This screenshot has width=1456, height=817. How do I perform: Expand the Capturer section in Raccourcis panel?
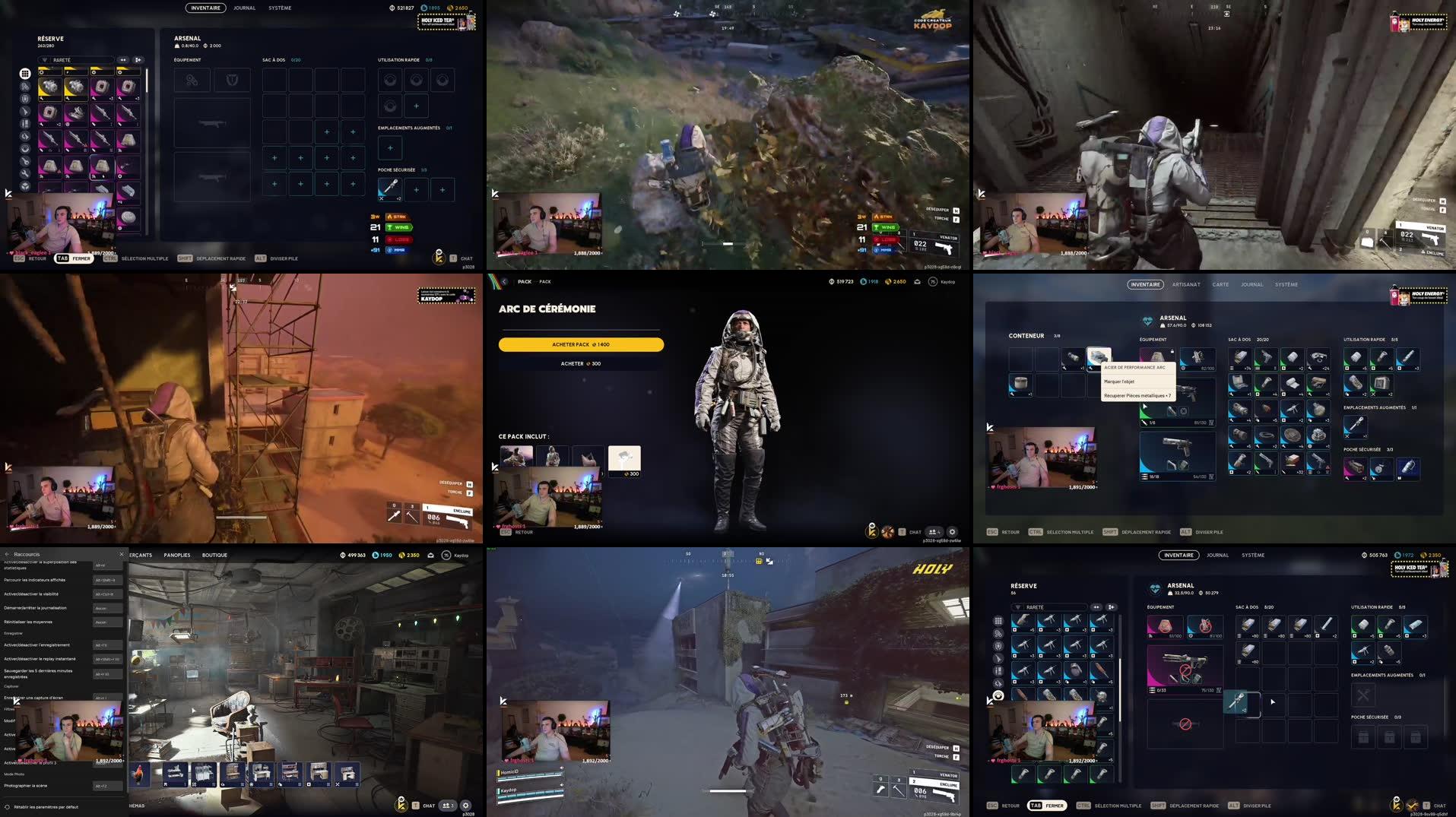[12, 686]
